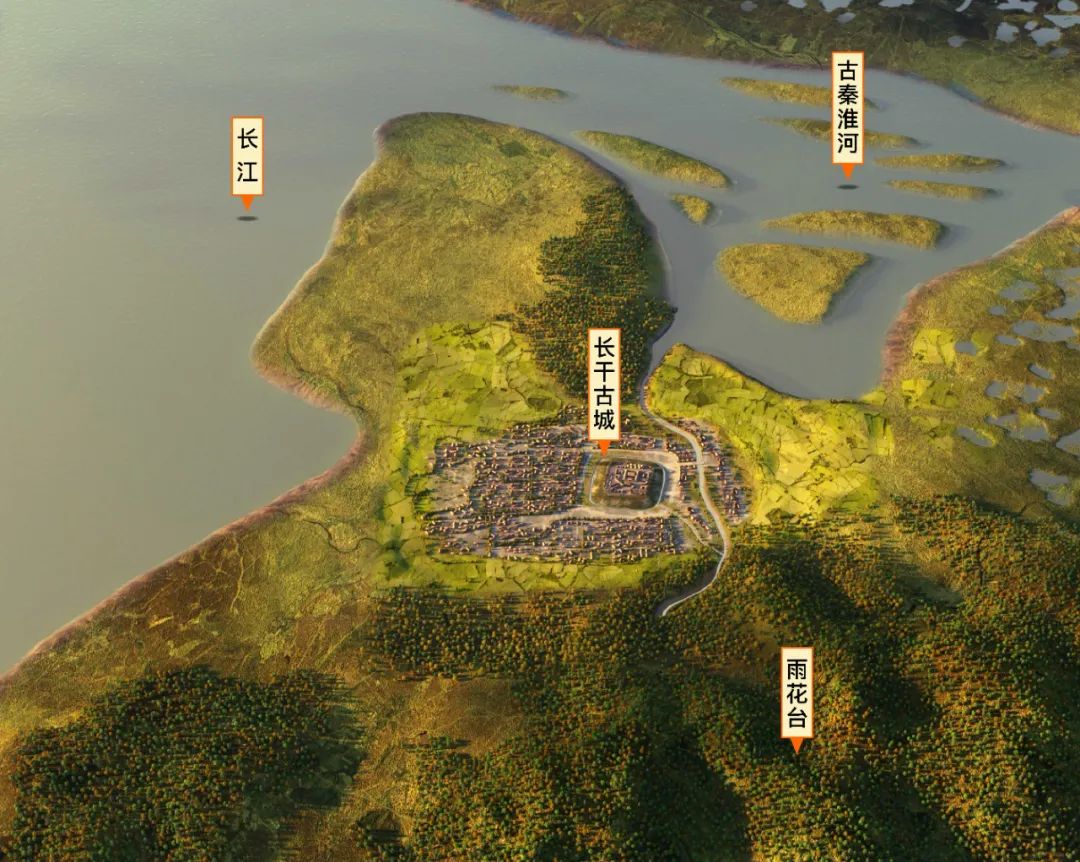Choose the 雨花台 location marker
1080x862 pixels.
click(797, 692)
